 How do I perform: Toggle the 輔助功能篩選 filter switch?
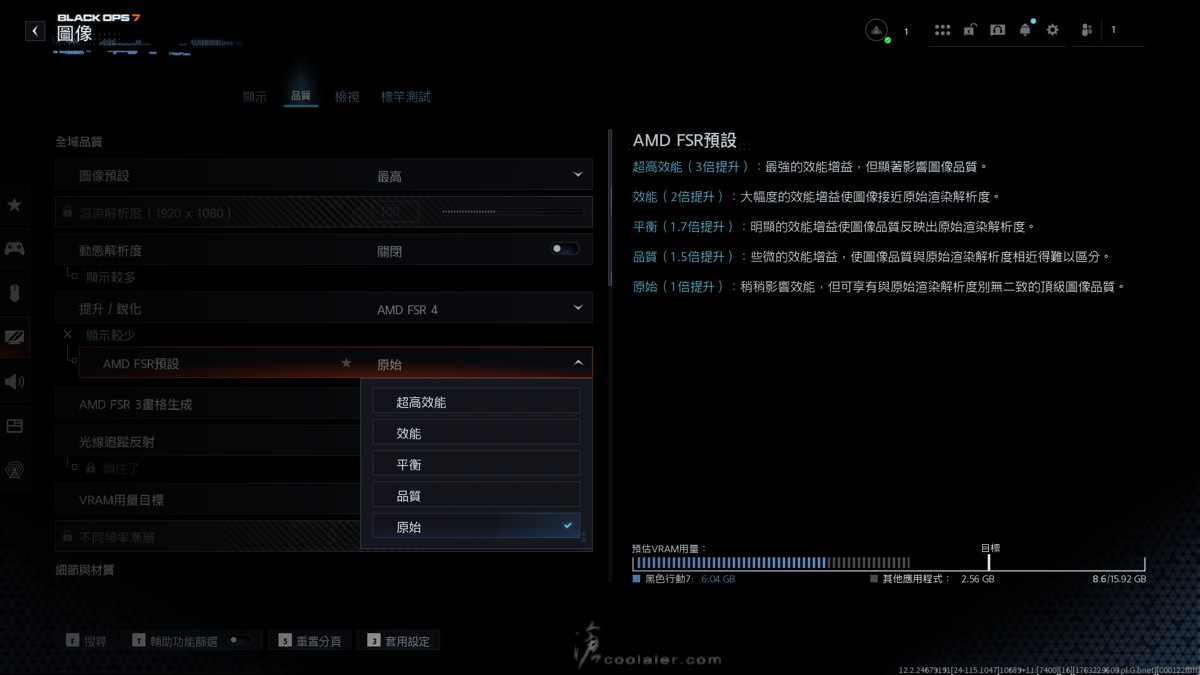click(x=240, y=640)
